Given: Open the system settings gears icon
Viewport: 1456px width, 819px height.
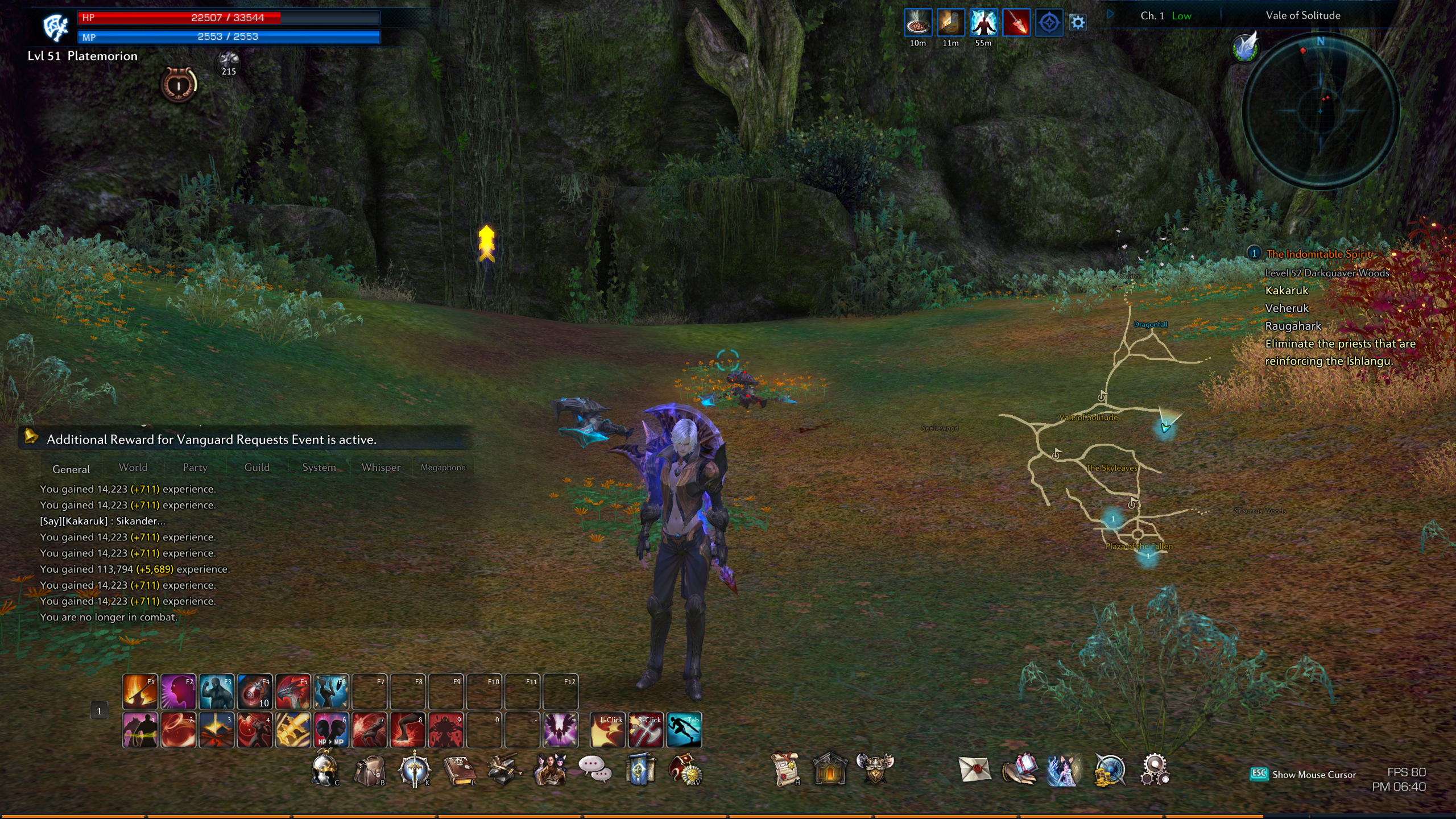Looking at the screenshot, I should pyautogui.click(x=1155, y=770).
